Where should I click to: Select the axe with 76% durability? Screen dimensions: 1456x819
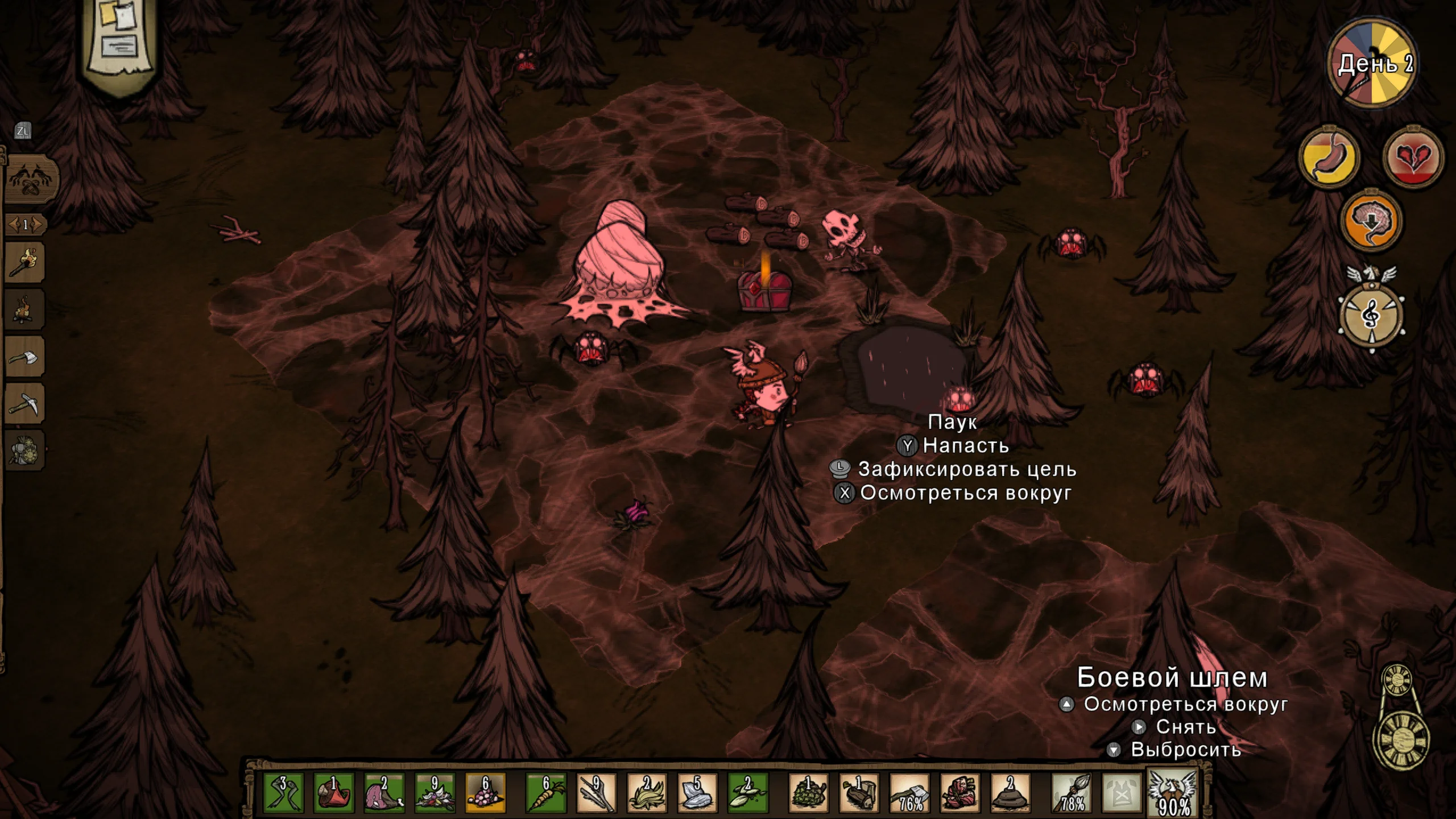tap(909, 792)
